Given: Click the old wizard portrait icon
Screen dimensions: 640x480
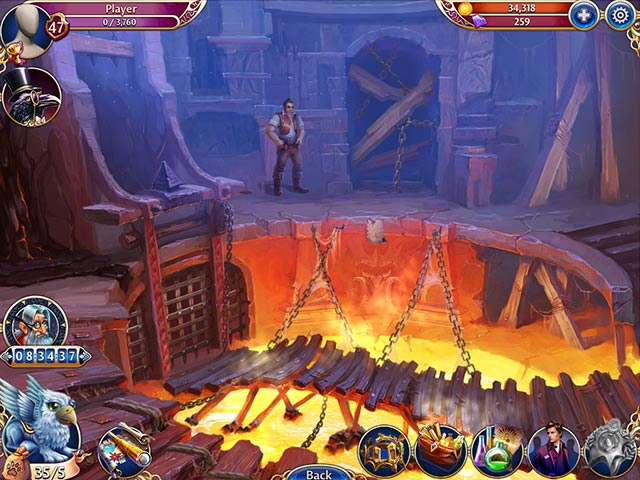Looking at the screenshot, I should coord(33,322).
